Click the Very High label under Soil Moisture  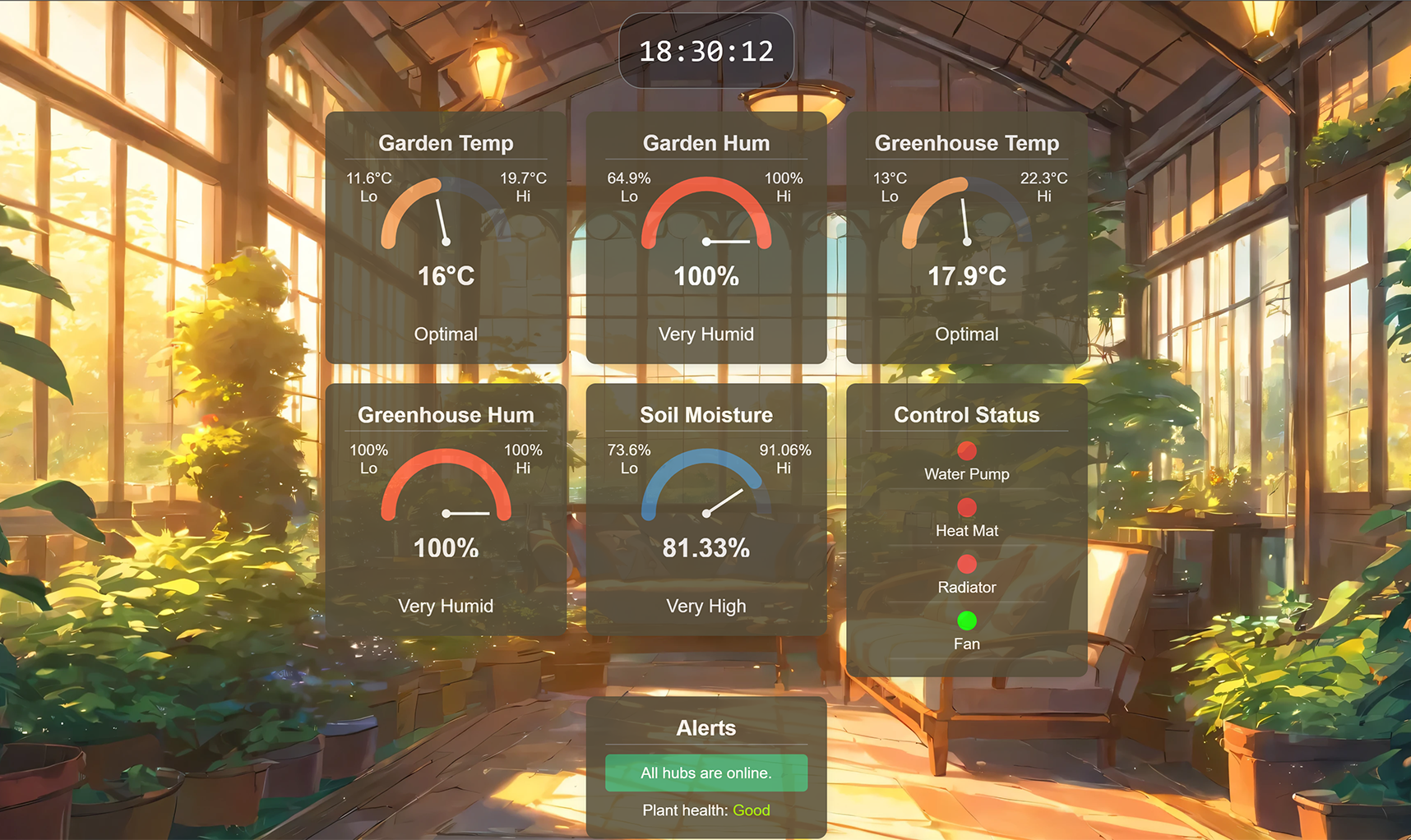705,606
